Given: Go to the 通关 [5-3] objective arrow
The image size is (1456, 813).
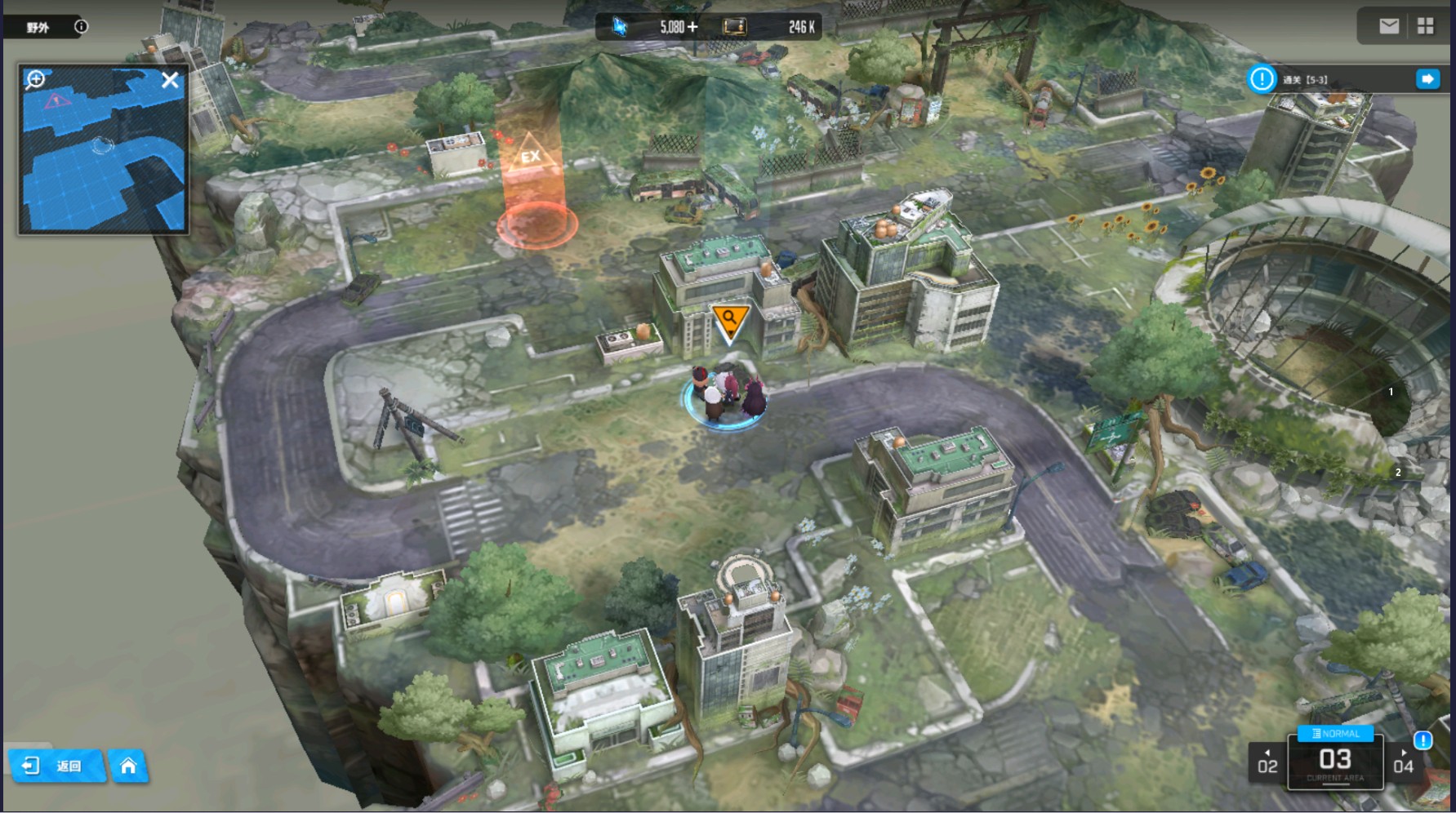Looking at the screenshot, I should 1427,79.
